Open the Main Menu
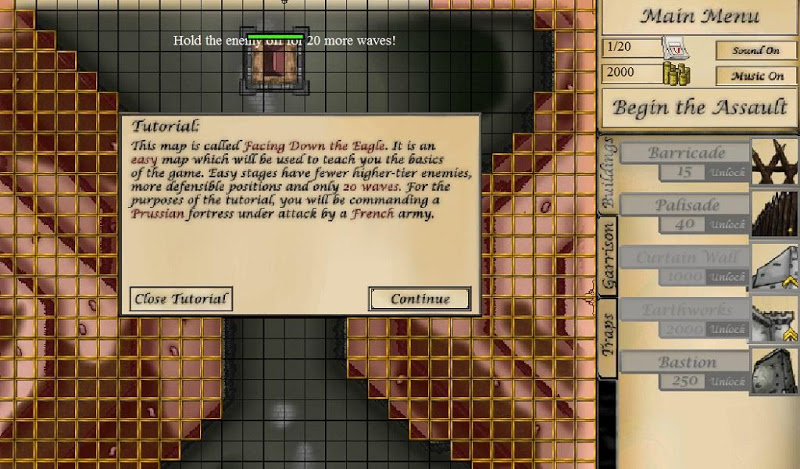The width and height of the screenshot is (800, 469). click(698, 16)
